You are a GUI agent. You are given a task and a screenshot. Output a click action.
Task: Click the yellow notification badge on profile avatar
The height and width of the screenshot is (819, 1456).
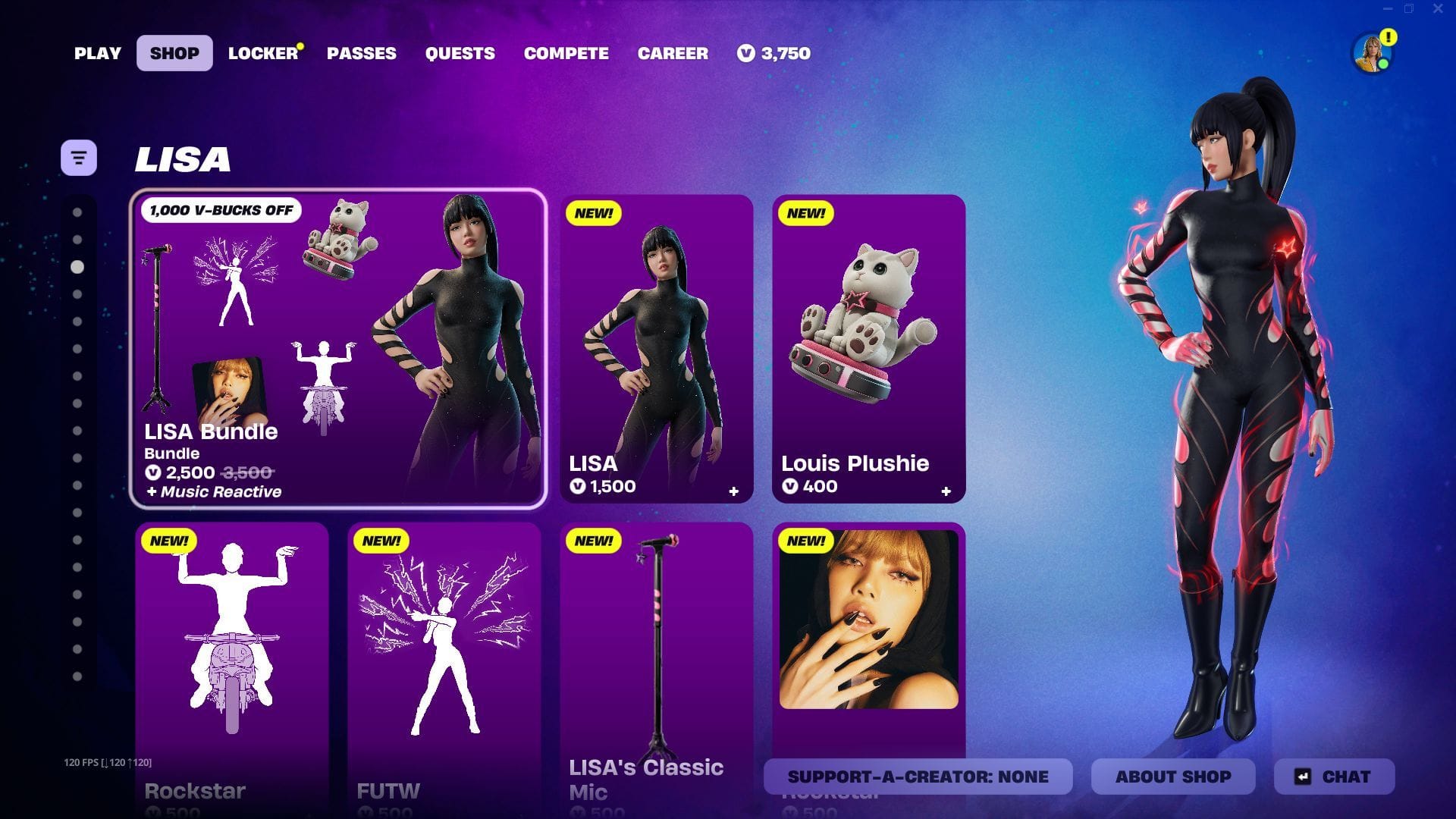[1388, 35]
